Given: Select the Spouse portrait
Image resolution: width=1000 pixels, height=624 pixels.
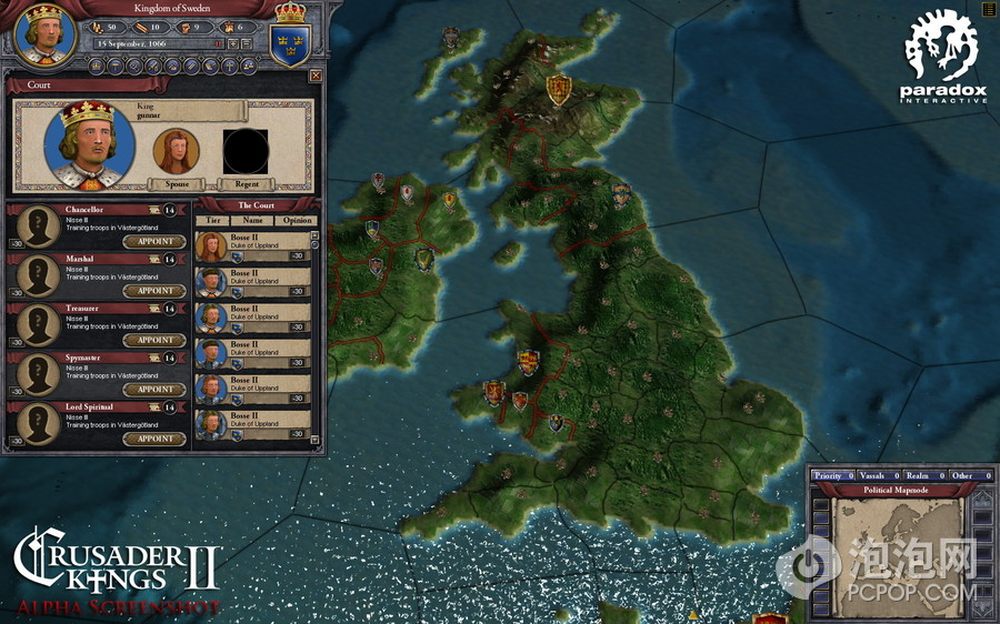Looking at the screenshot, I should tap(175, 151).
